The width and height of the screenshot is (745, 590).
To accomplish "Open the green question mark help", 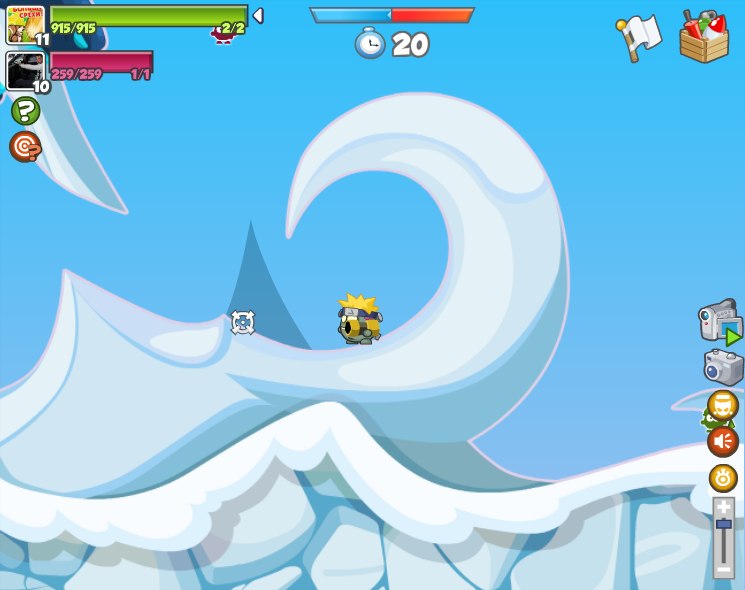I will coord(25,111).
